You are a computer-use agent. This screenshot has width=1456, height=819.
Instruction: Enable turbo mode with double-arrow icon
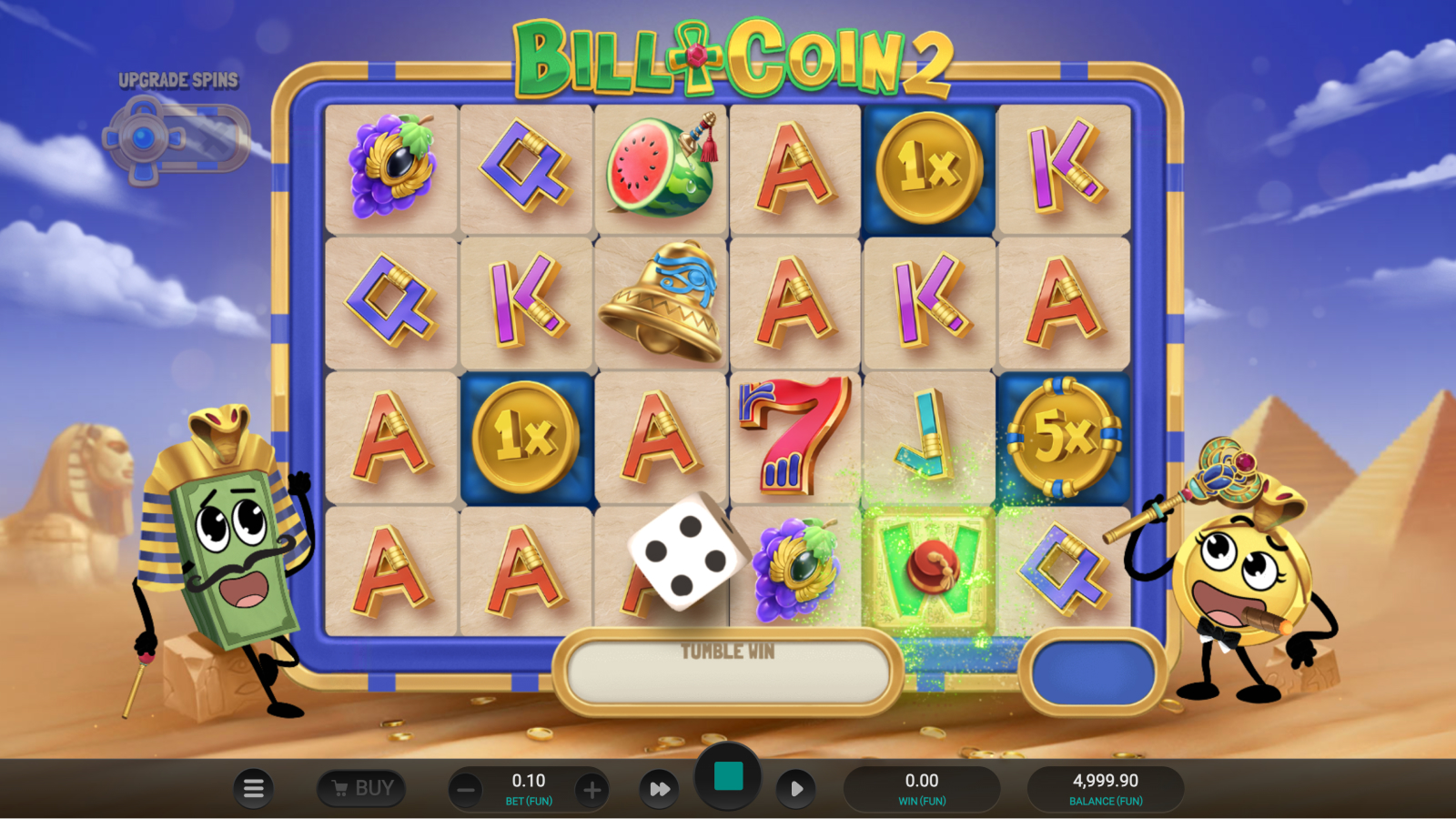[659, 788]
